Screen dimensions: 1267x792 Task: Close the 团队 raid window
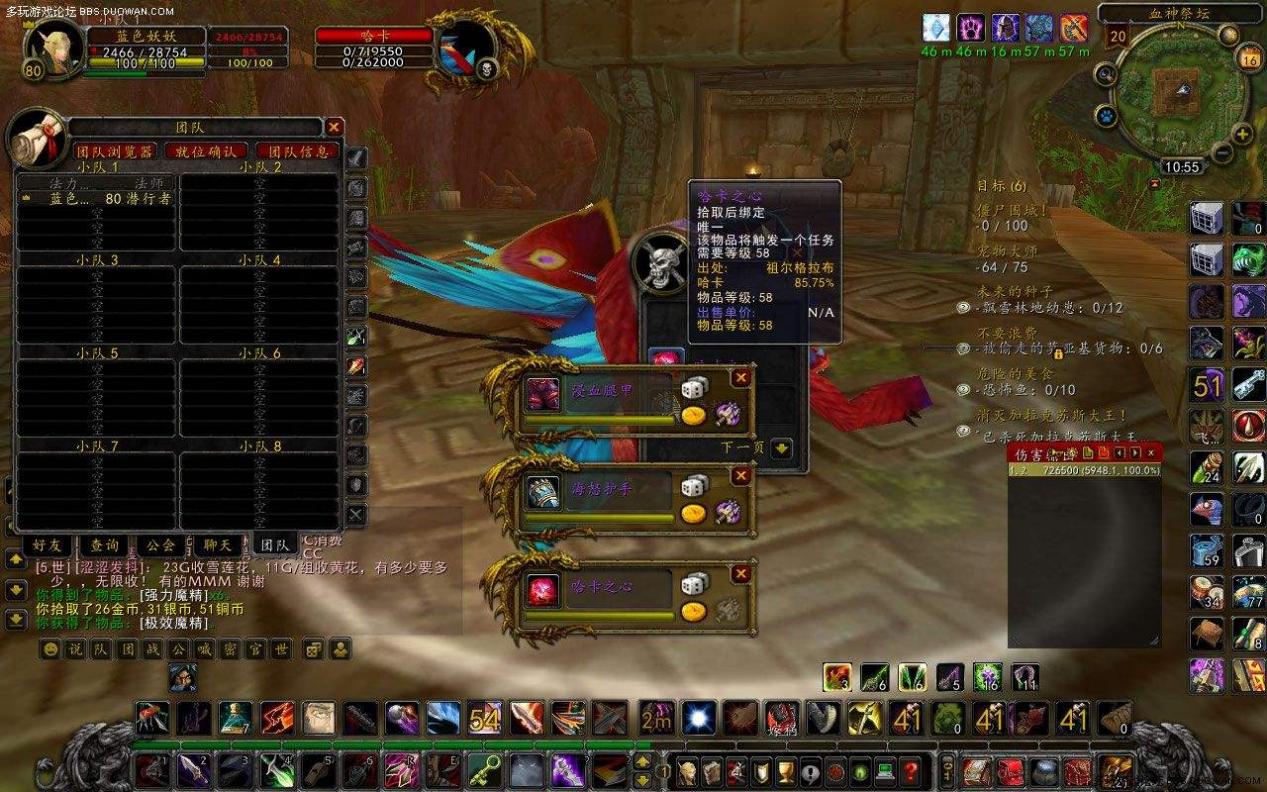coord(334,127)
